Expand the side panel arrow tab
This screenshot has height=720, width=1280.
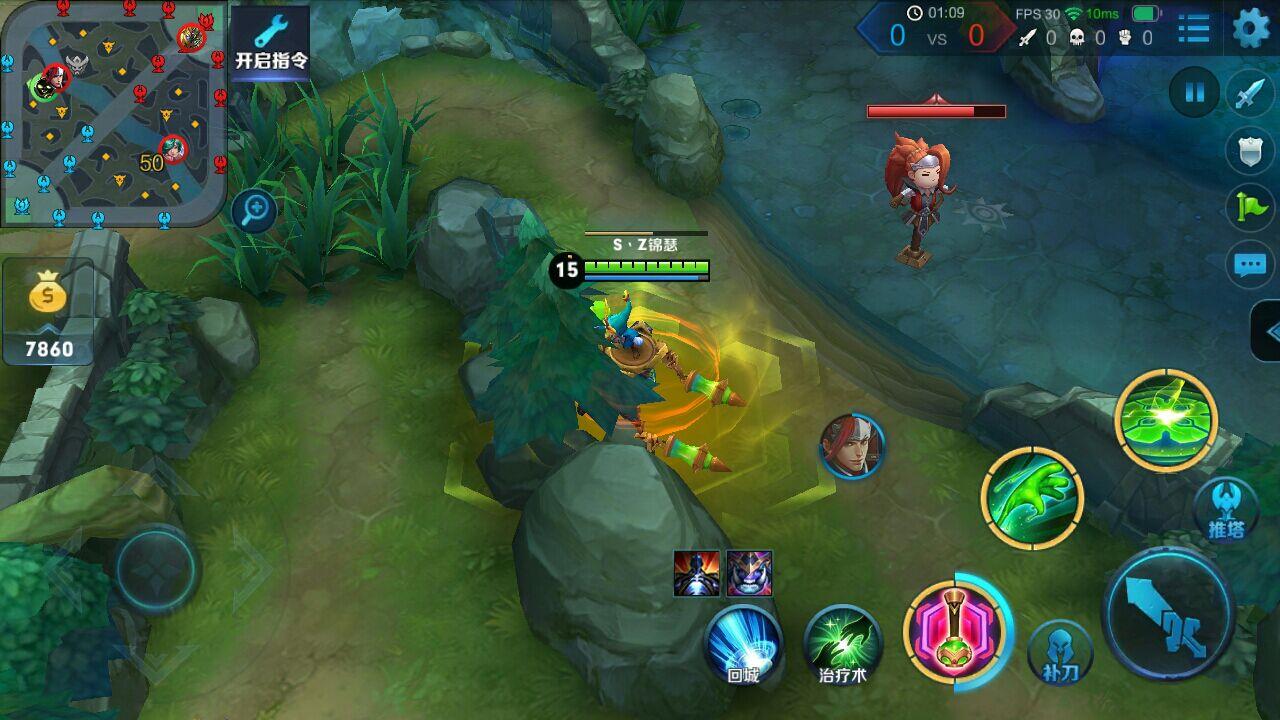point(1268,332)
